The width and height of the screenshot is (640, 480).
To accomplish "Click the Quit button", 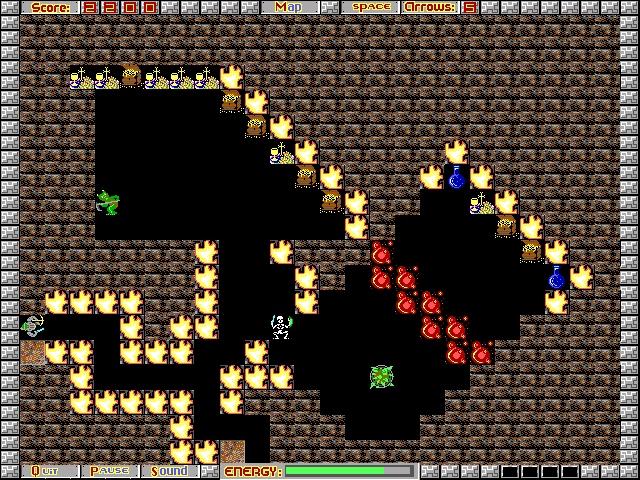I will tap(45, 470).
